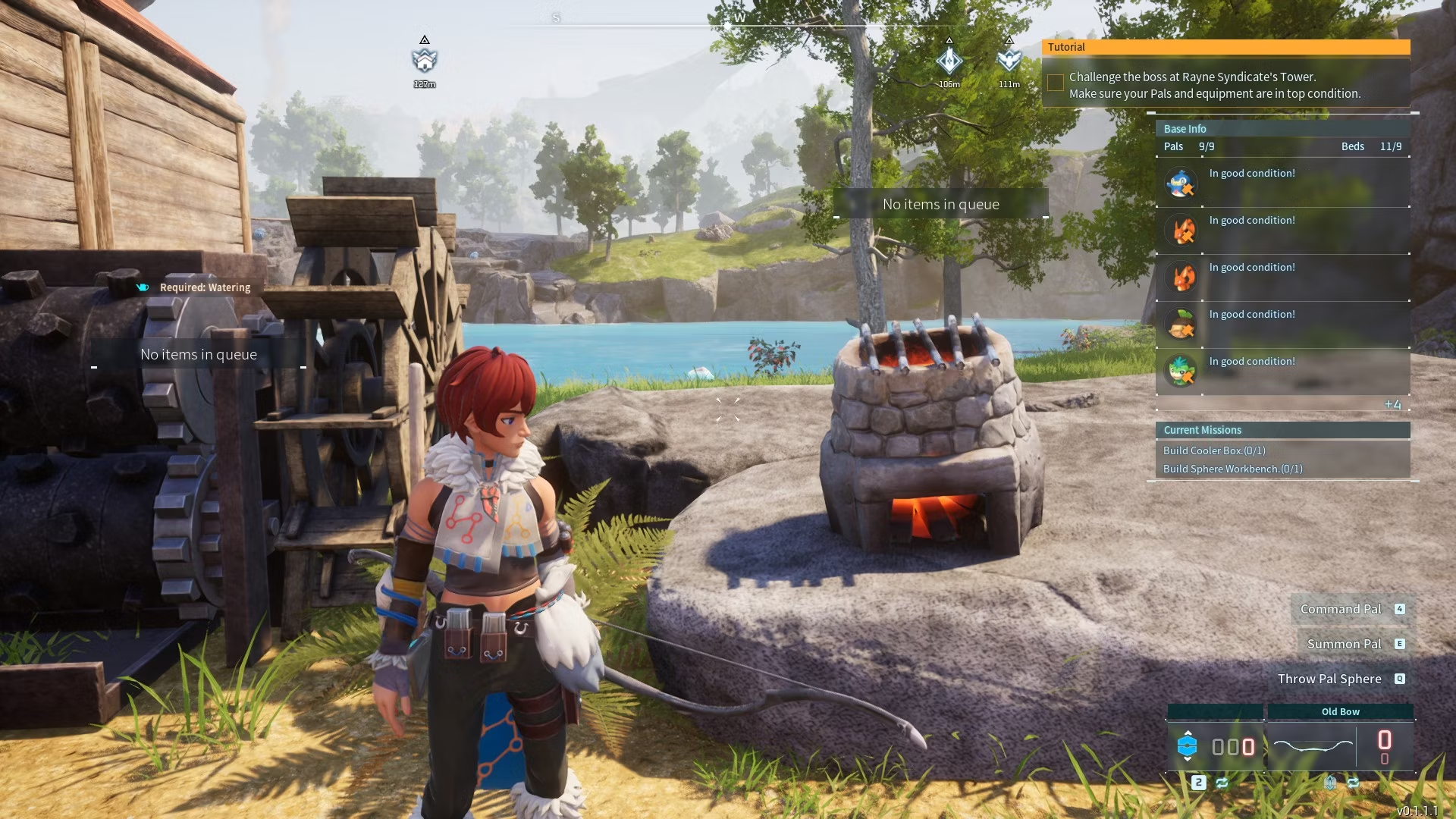Select the blue penguin Pal portrait
This screenshot has height=819, width=1456.
tap(1181, 184)
